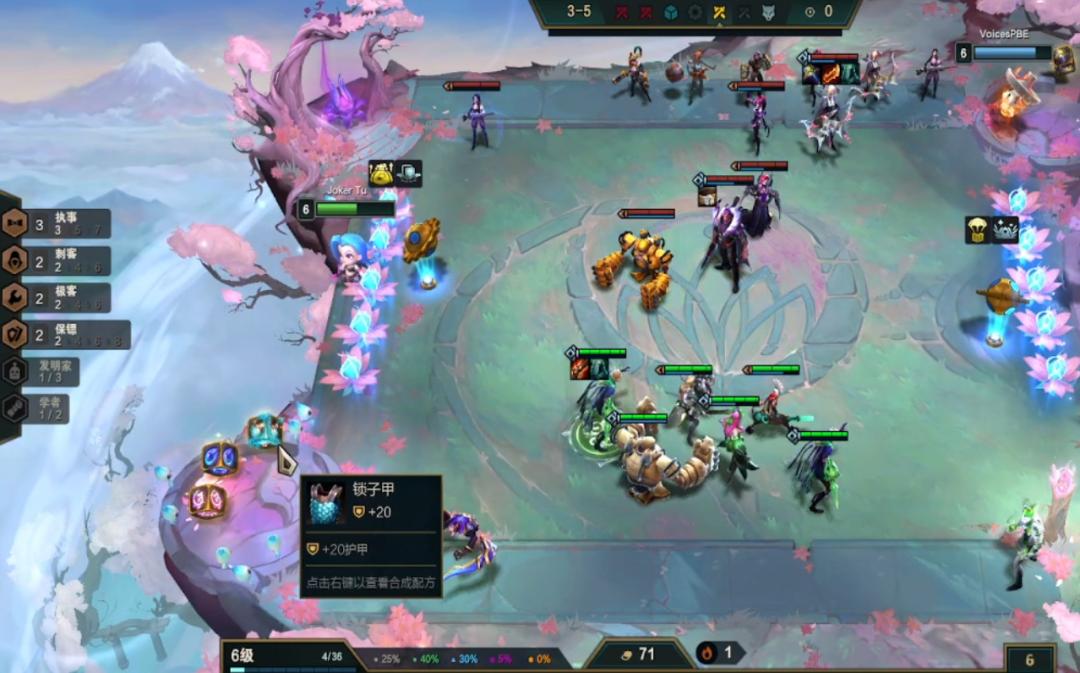Open the gold counter showing 71

(x=639, y=654)
